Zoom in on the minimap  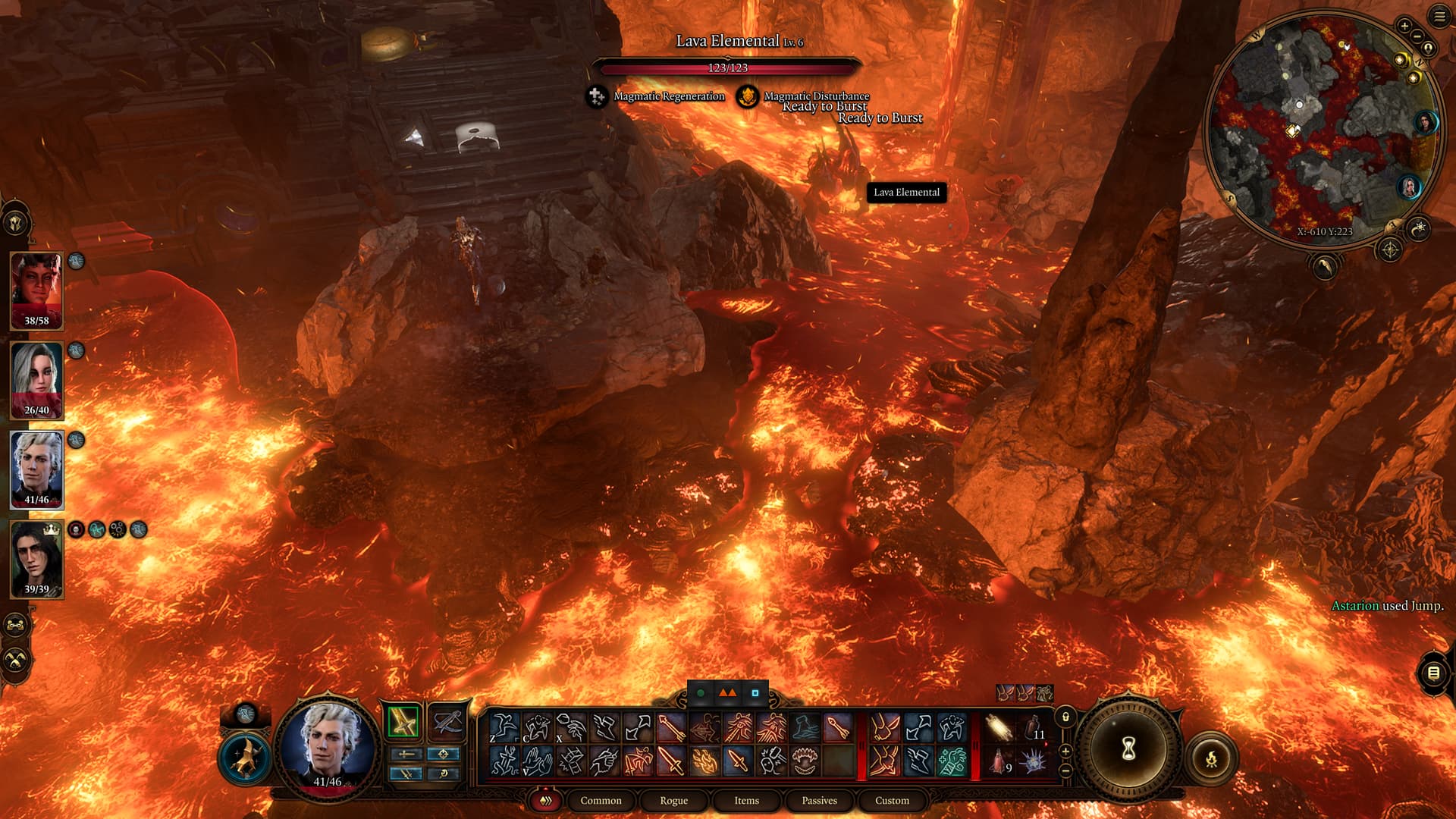pyautogui.click(x=1404, y=27)
